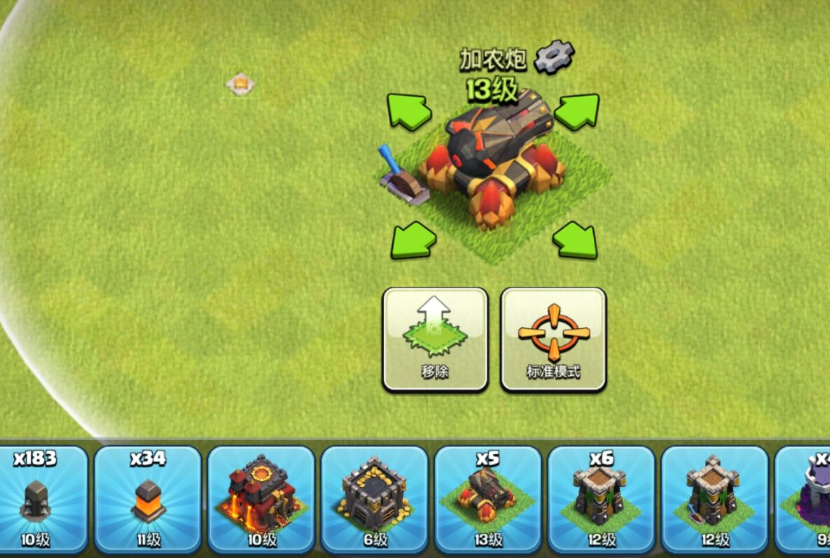This screenshot has height=558, width=830.
Task: Toggle the 标准模式 targeting mode button
Action: (553, 339)
